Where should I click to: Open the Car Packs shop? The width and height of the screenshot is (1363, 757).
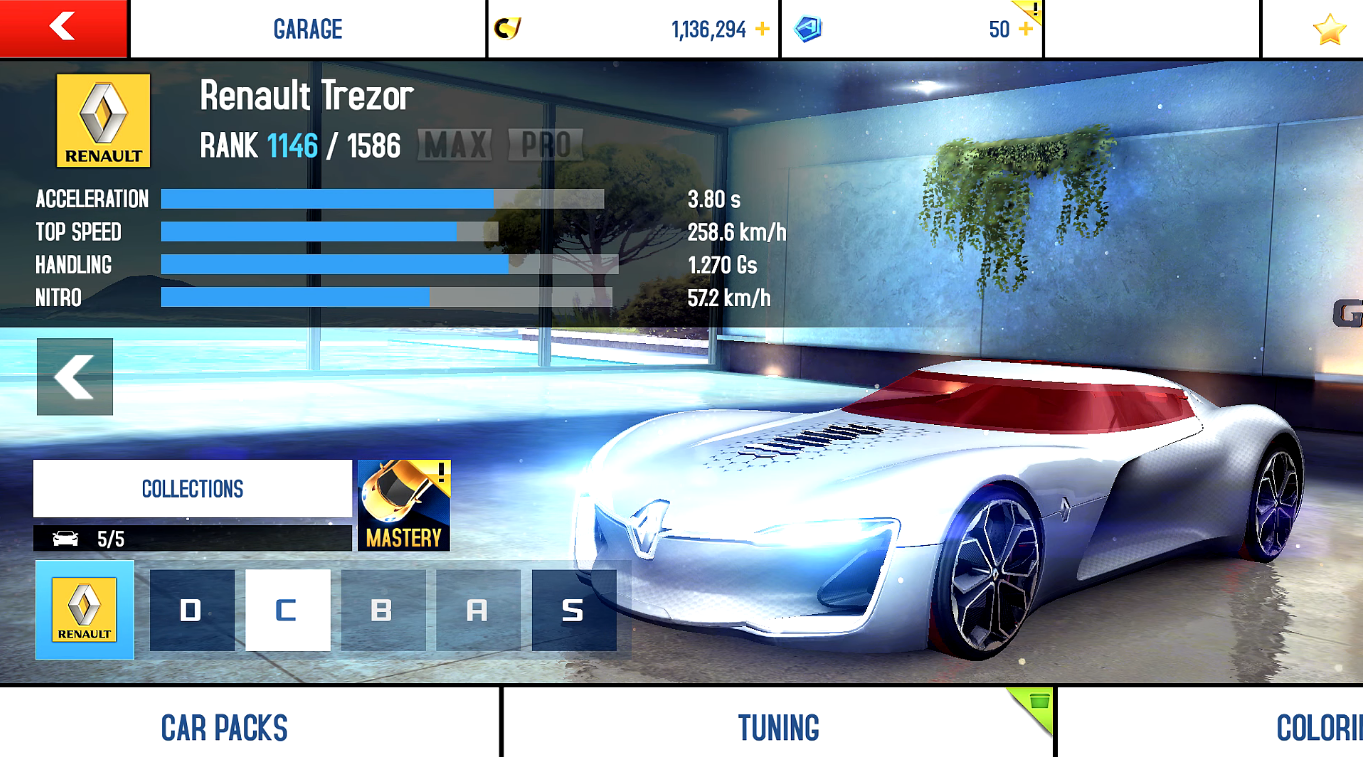pyautogui.click(x=225, y=727)
